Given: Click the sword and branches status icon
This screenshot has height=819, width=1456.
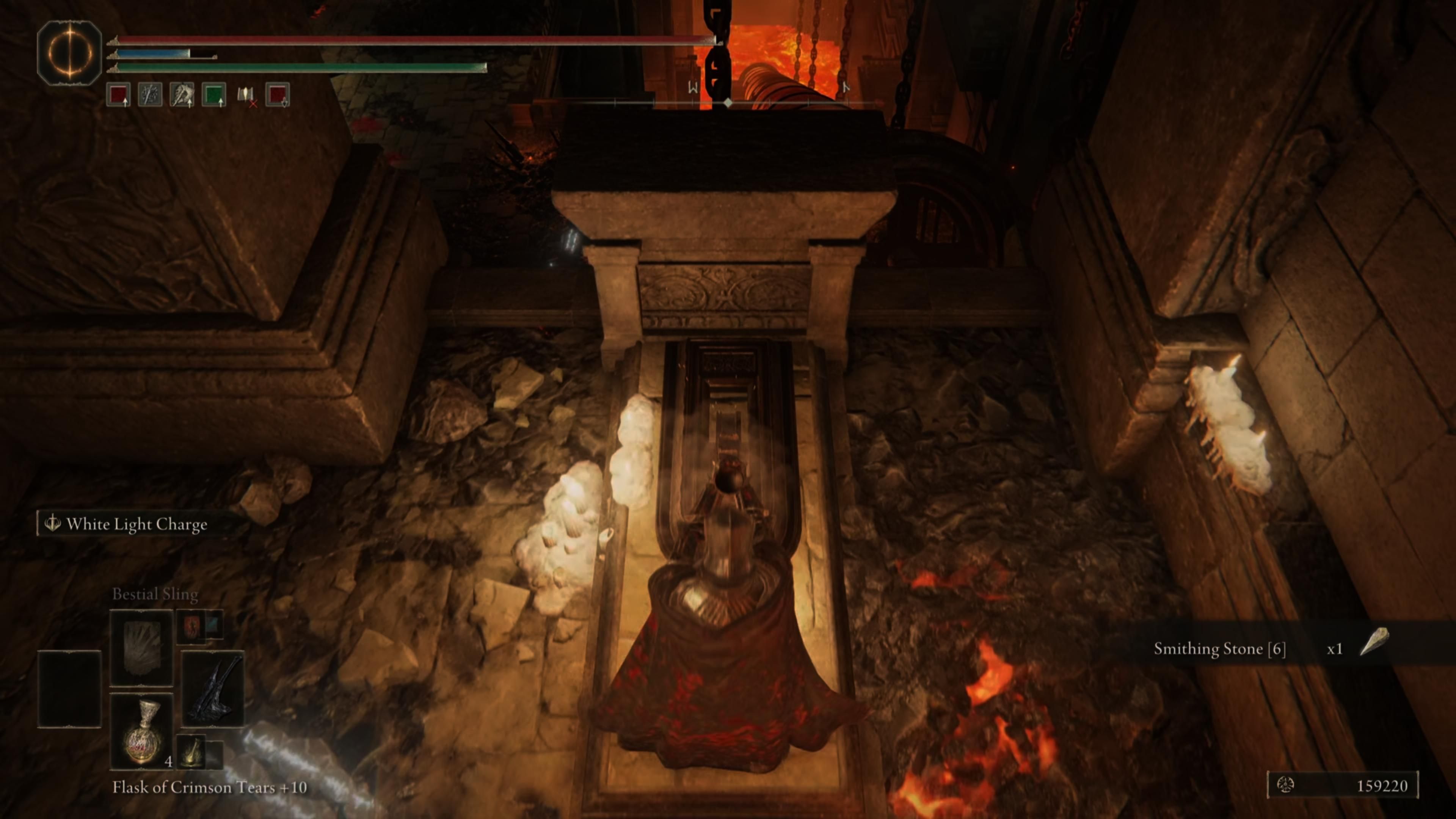Looking at the screenshot, I should [x=151, y=94].
